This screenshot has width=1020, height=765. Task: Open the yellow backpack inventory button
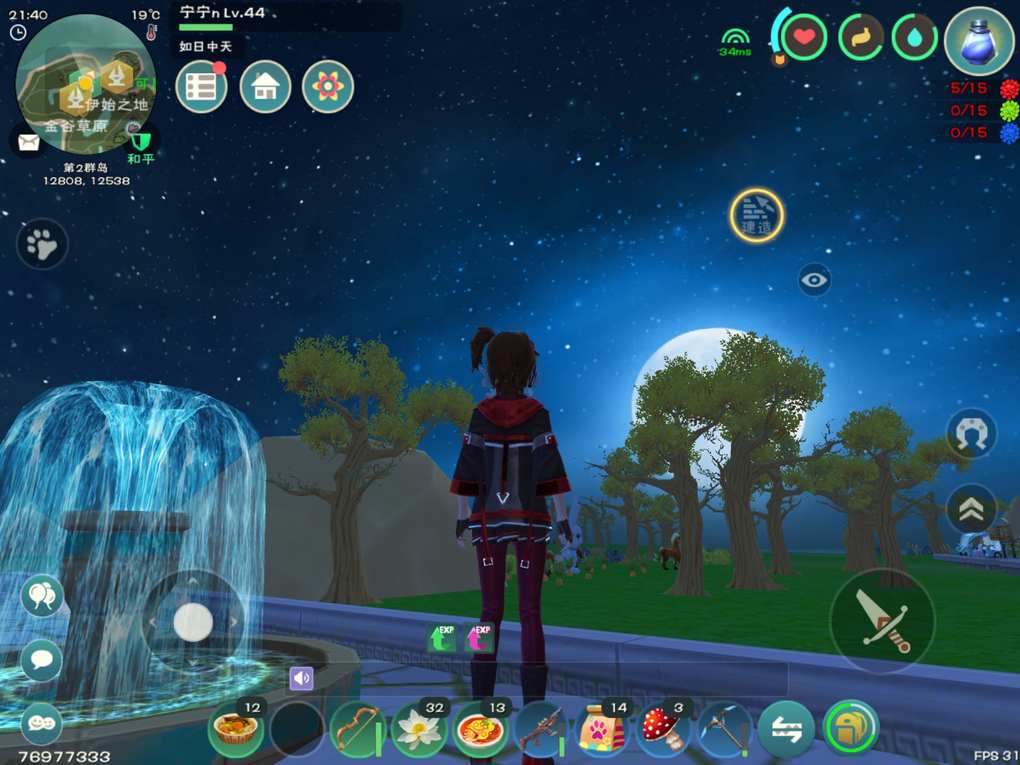point(850,729)
